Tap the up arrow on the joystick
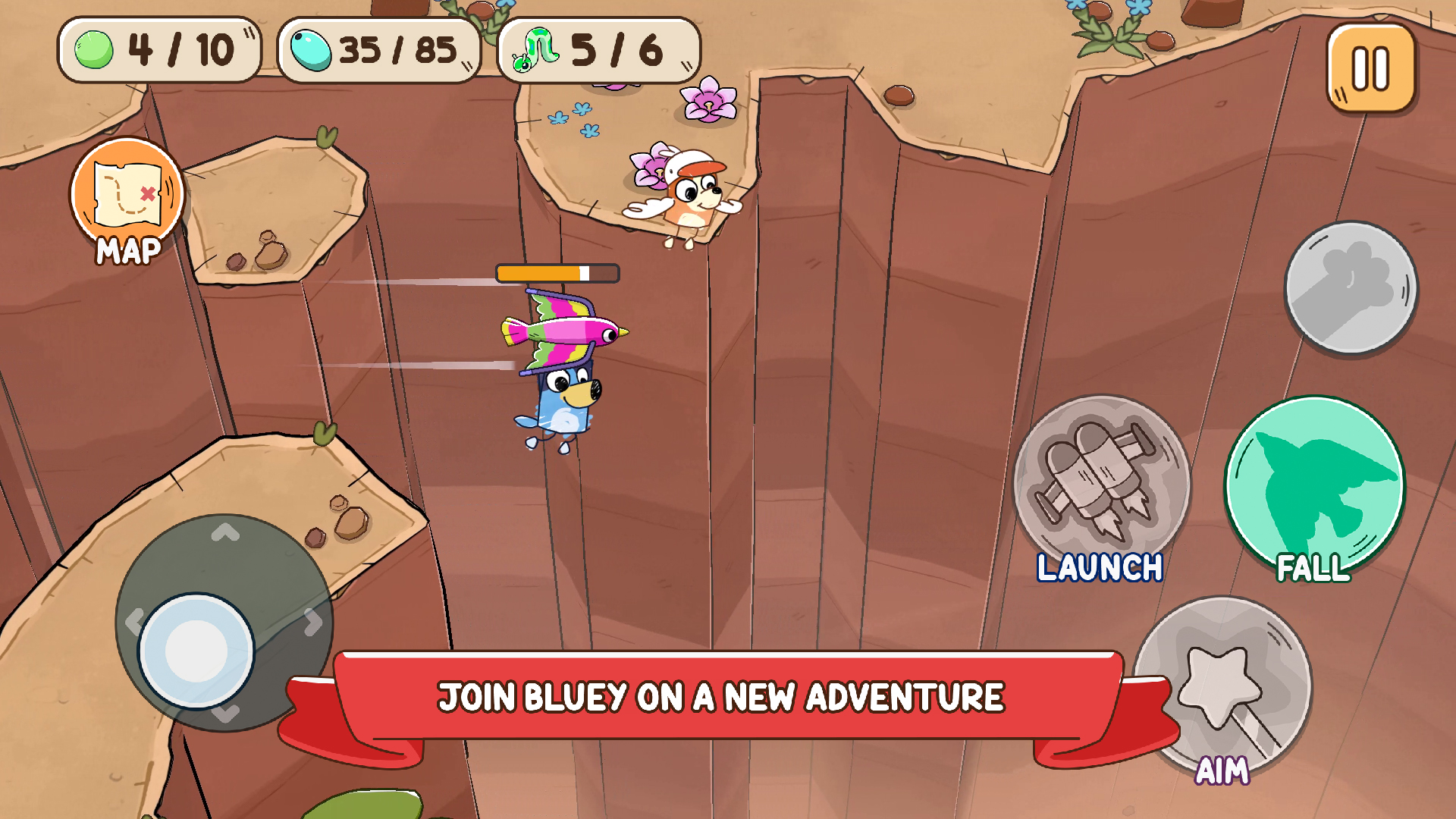Screen dimensions: 1456x819 (x=224, y=531)
